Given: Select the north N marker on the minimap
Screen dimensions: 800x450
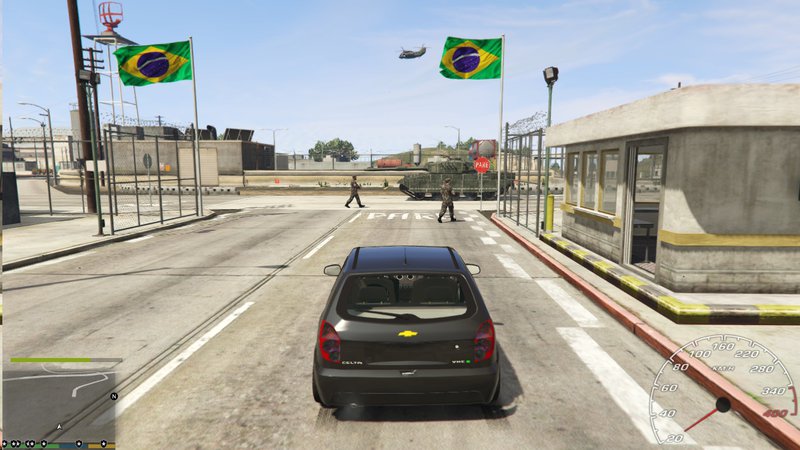Looking at the screenshot, I should pos(114,396).
